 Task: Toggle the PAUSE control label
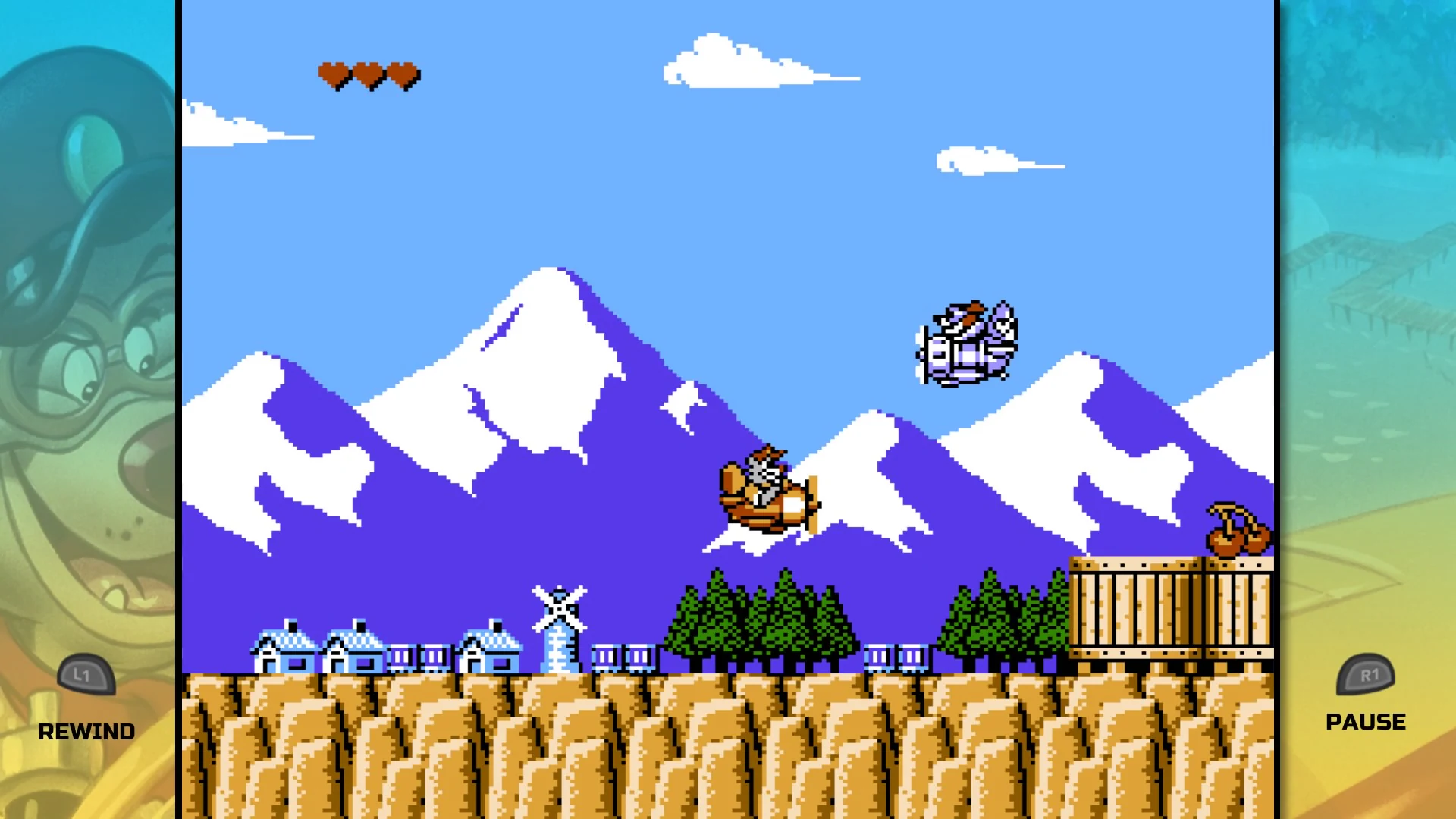point(1366,721)
